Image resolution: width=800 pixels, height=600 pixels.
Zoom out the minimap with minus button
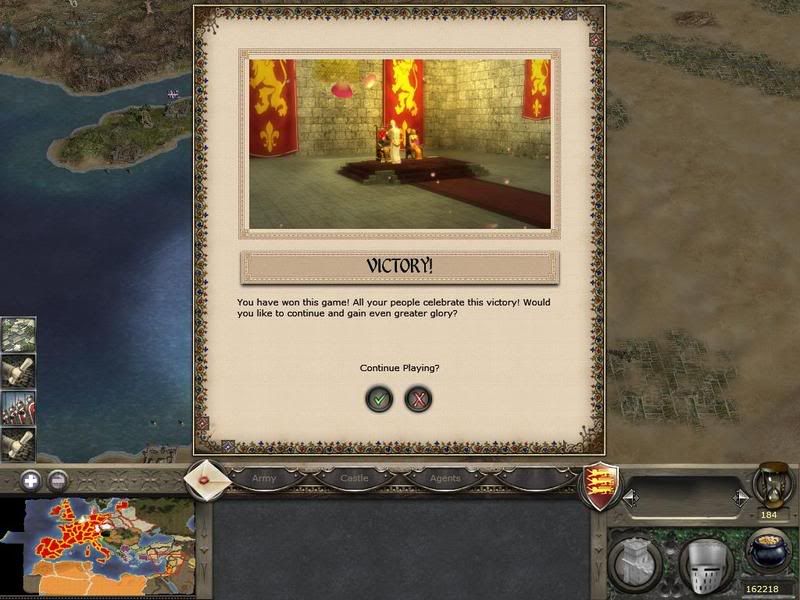click(59, 479)
